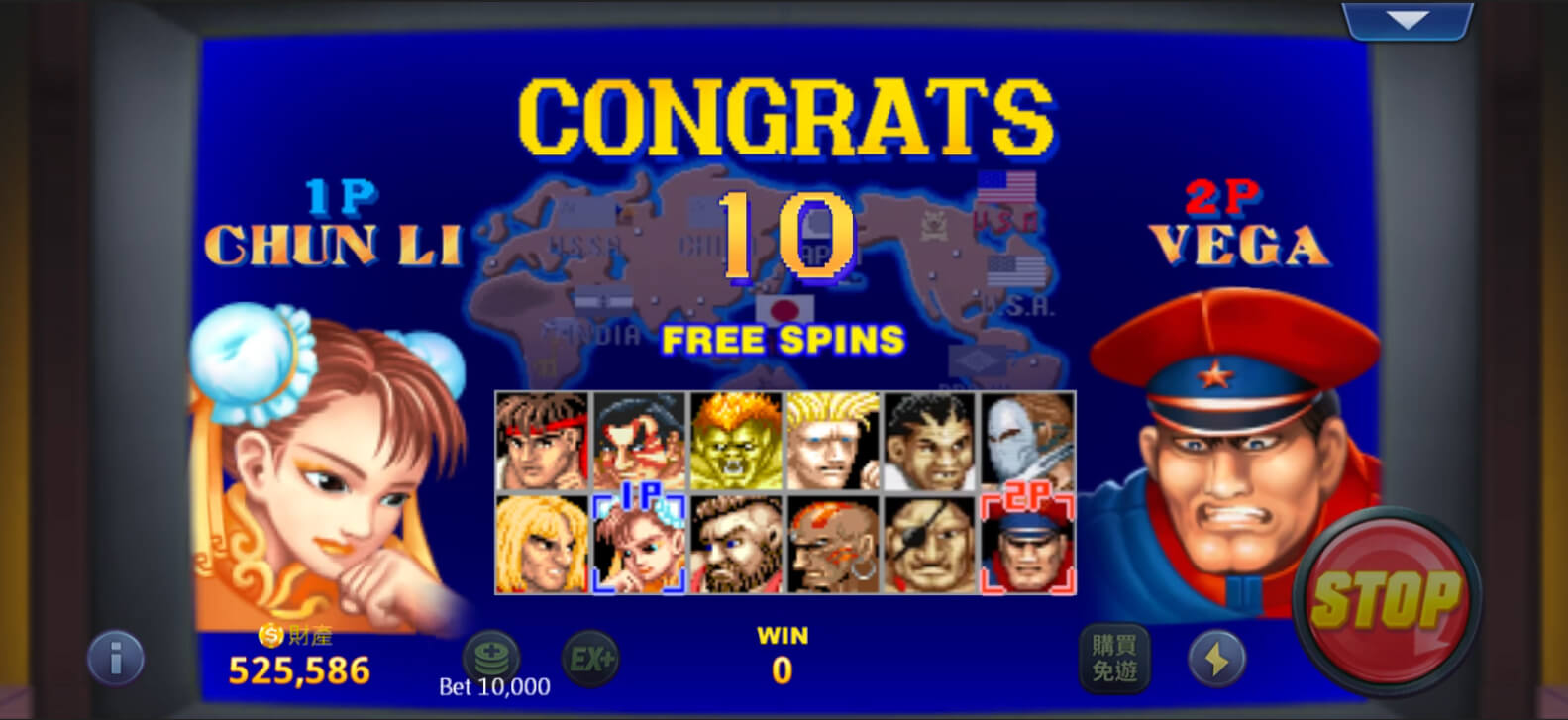
Task: Select Zangief's bearded portrait
Action: tap(736, 545)
